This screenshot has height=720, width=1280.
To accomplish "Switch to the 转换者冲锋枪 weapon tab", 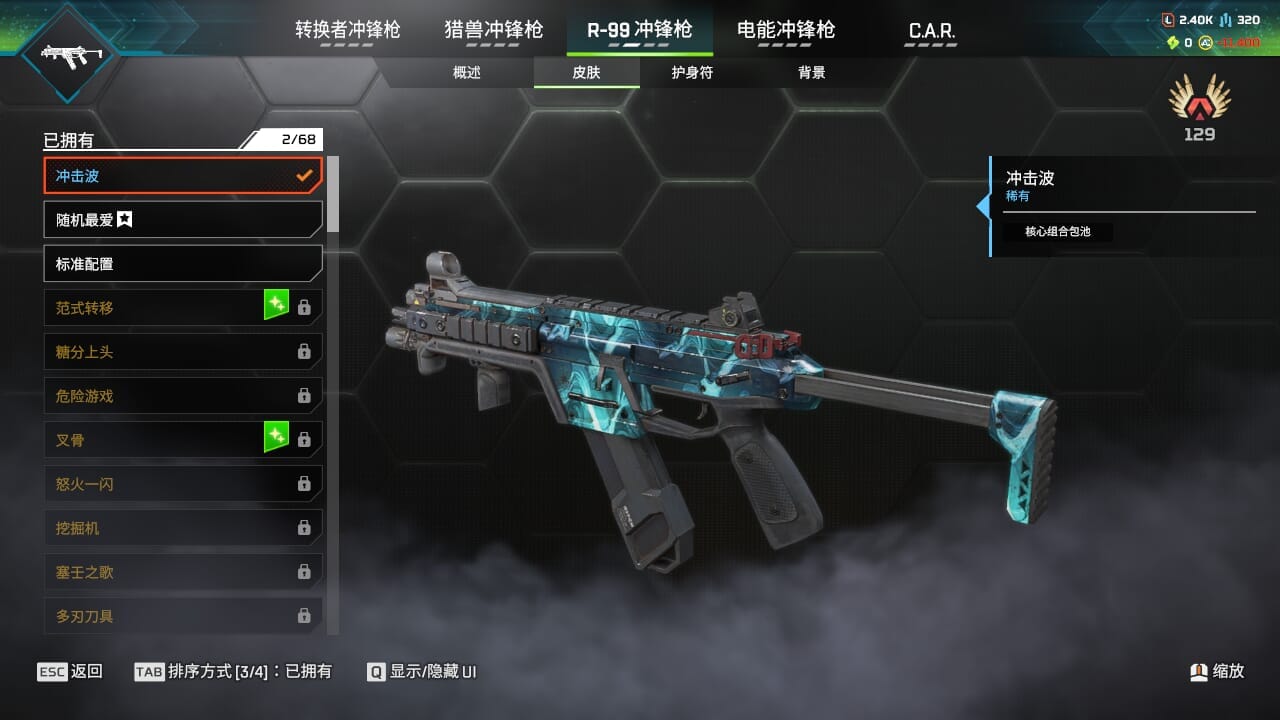I will pos(347,30).
